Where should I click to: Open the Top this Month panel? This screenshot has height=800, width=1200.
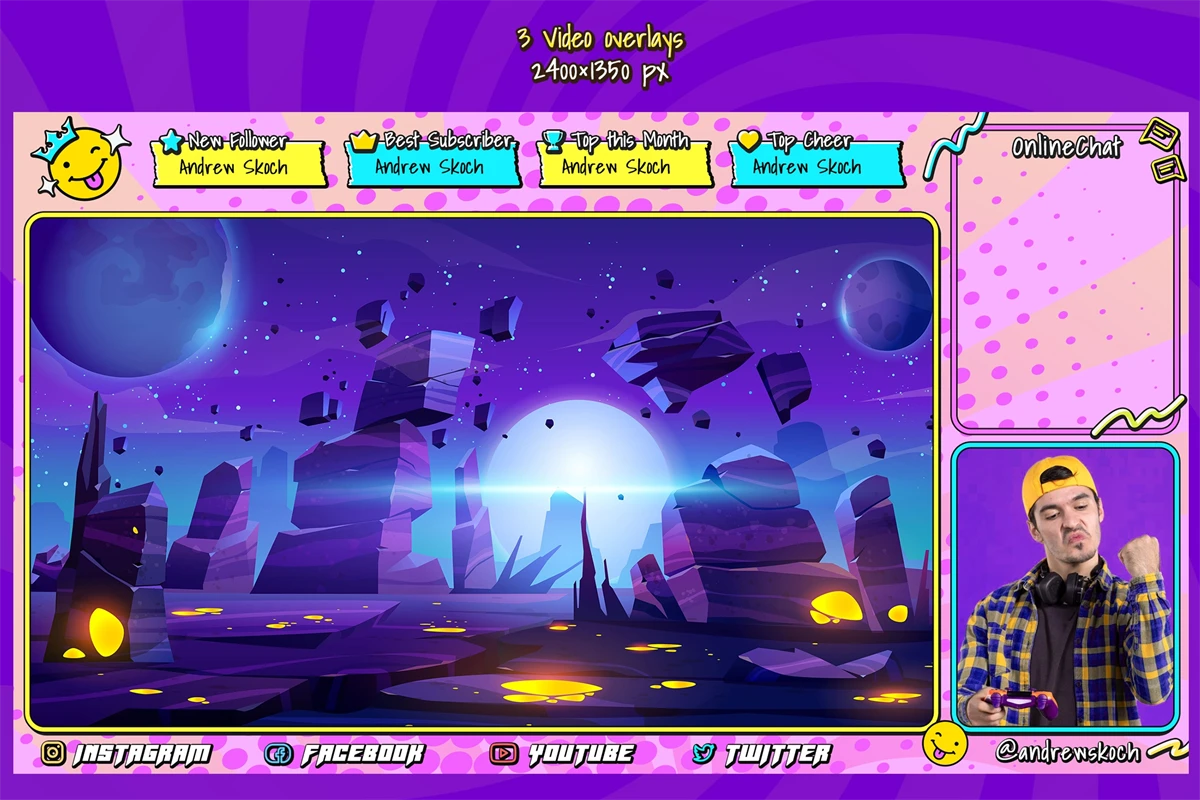point(626,163)
